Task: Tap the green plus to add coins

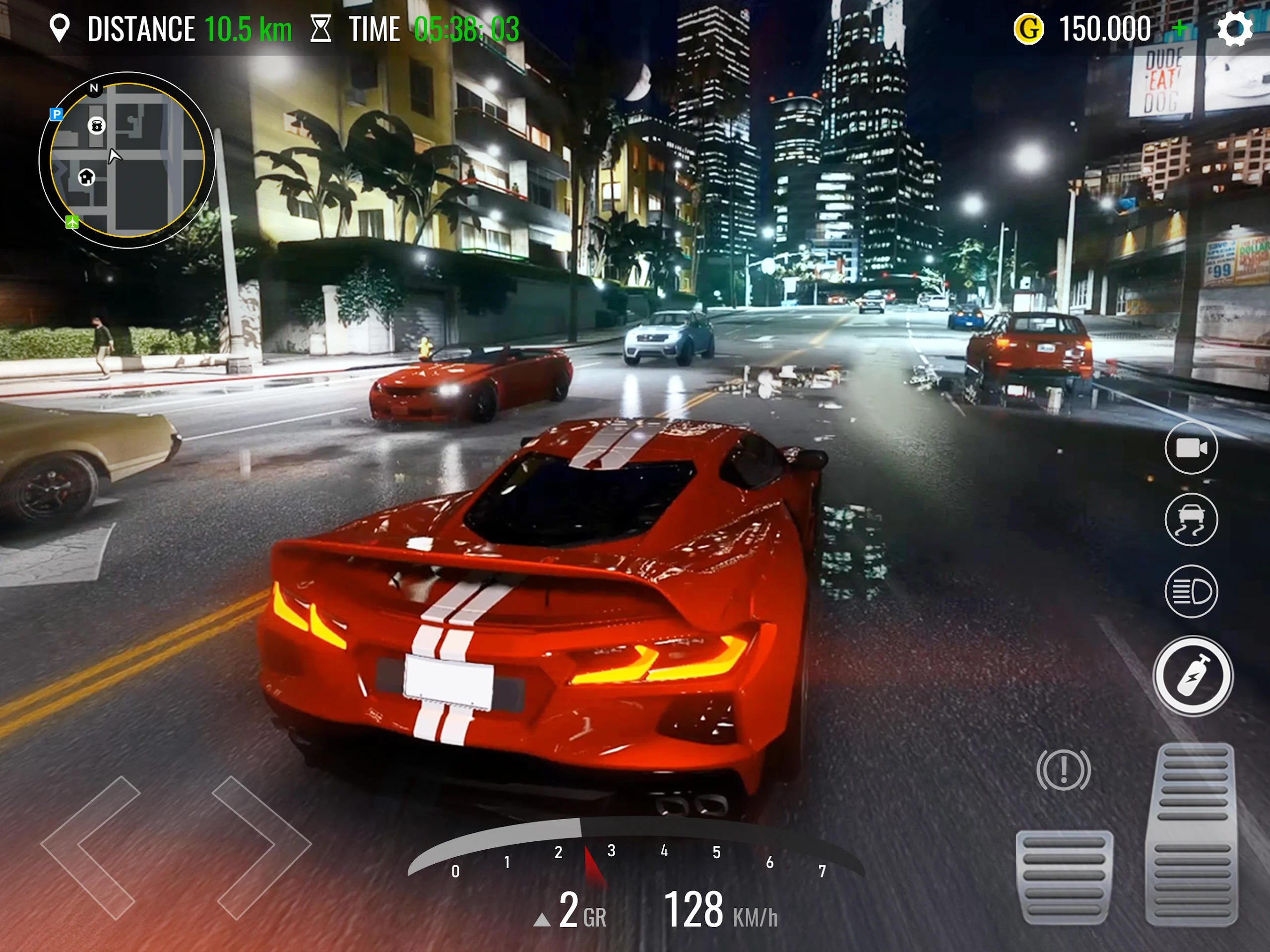Action: tap(1180, 28)
